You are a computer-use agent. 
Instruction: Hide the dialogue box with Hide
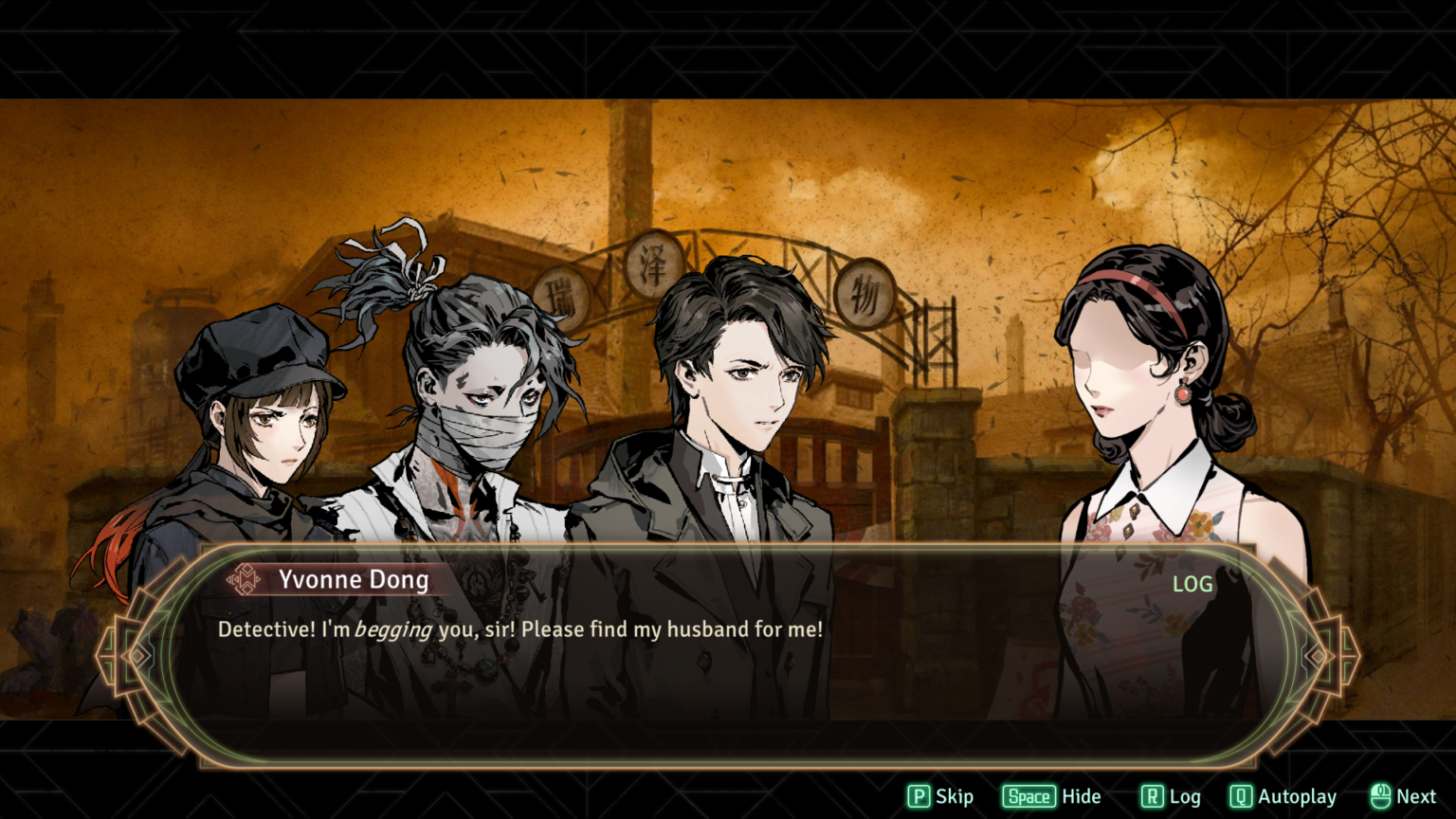1051,797
